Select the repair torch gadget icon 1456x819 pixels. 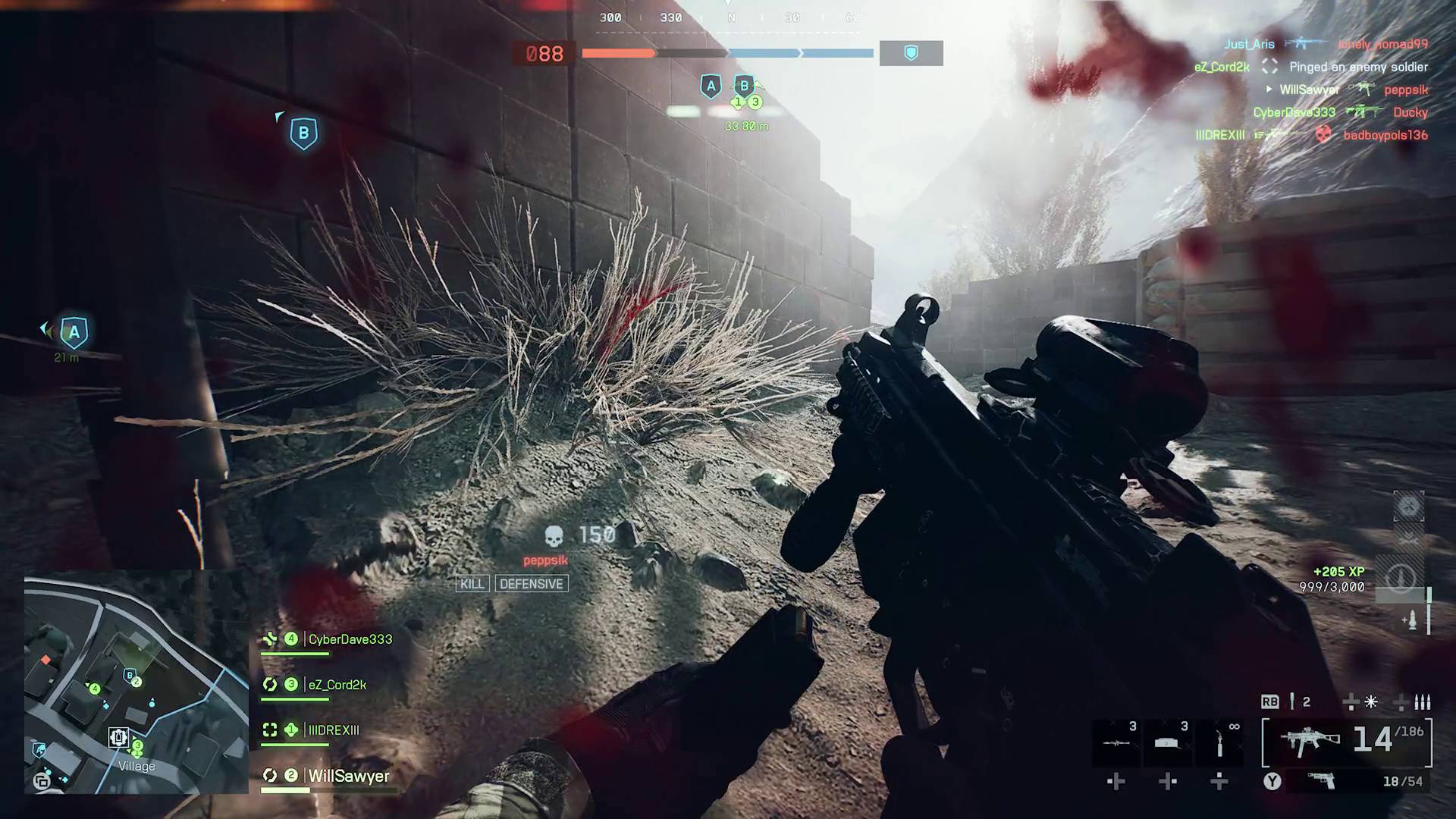(1219, 743)
